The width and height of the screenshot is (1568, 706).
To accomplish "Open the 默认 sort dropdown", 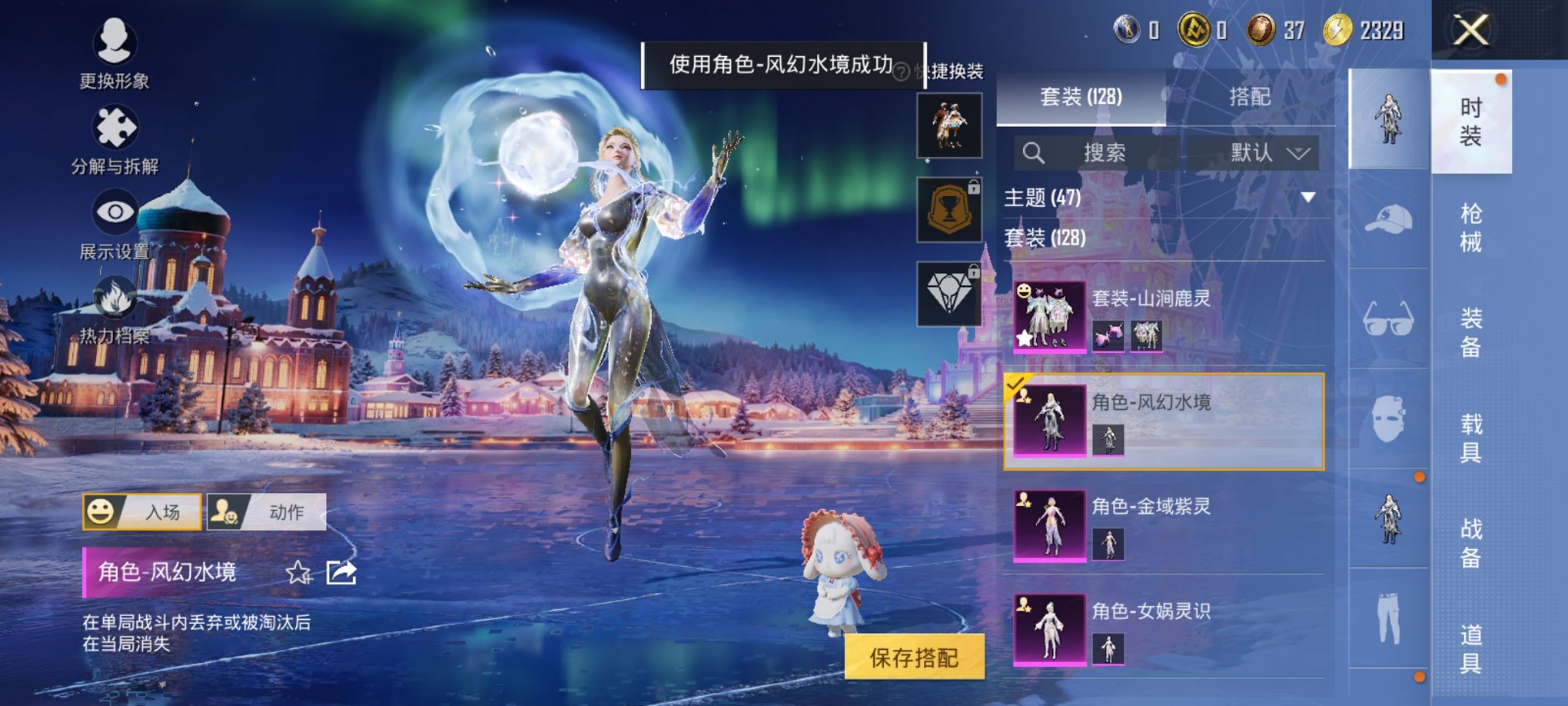I will 1265,152.
